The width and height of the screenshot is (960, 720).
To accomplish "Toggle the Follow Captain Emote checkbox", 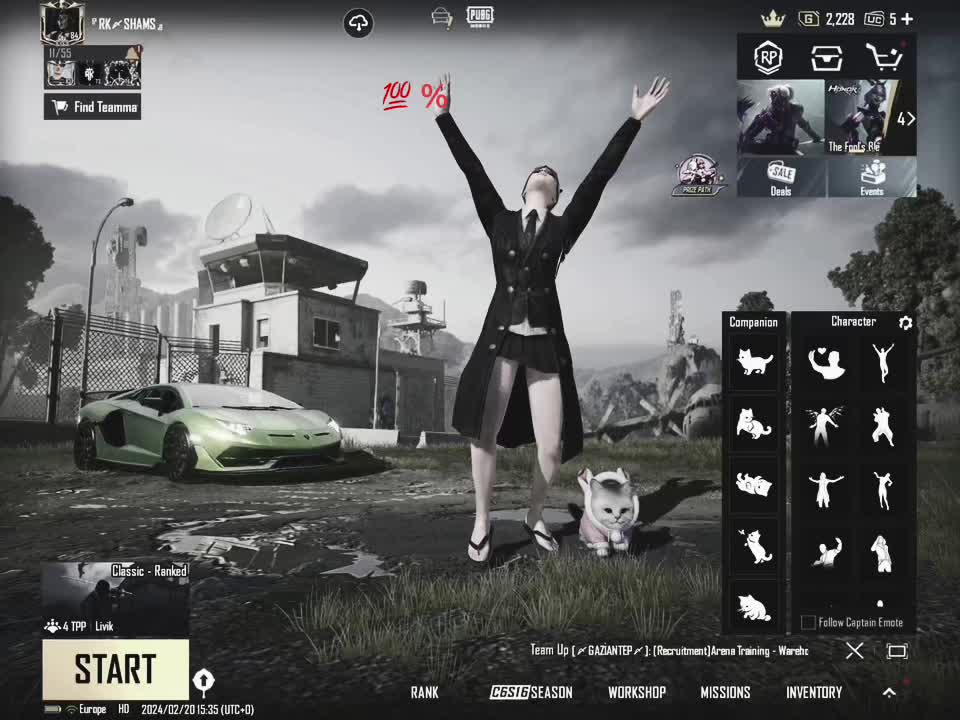I will (x=808, y=623).
